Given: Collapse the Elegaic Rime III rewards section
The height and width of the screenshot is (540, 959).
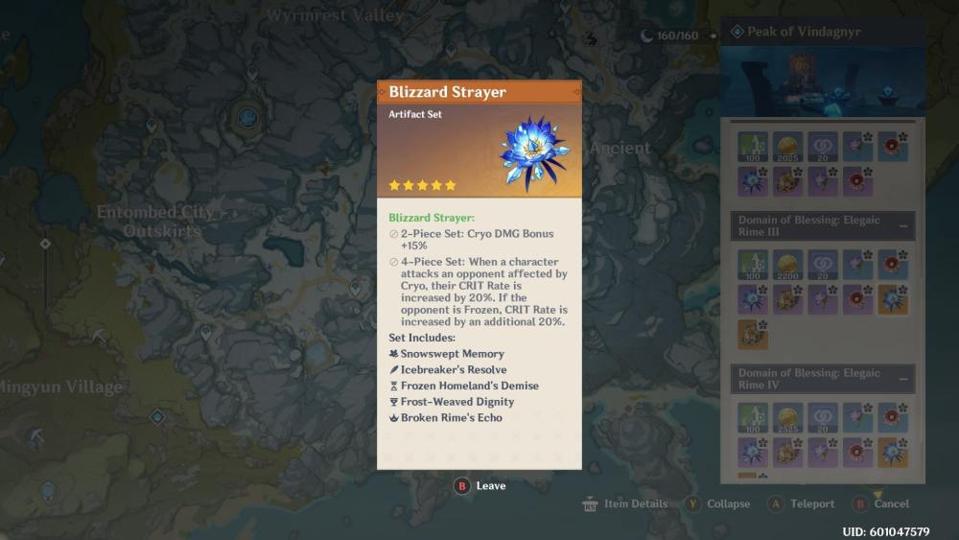Looking at the screenshot, I should (903, 227).
